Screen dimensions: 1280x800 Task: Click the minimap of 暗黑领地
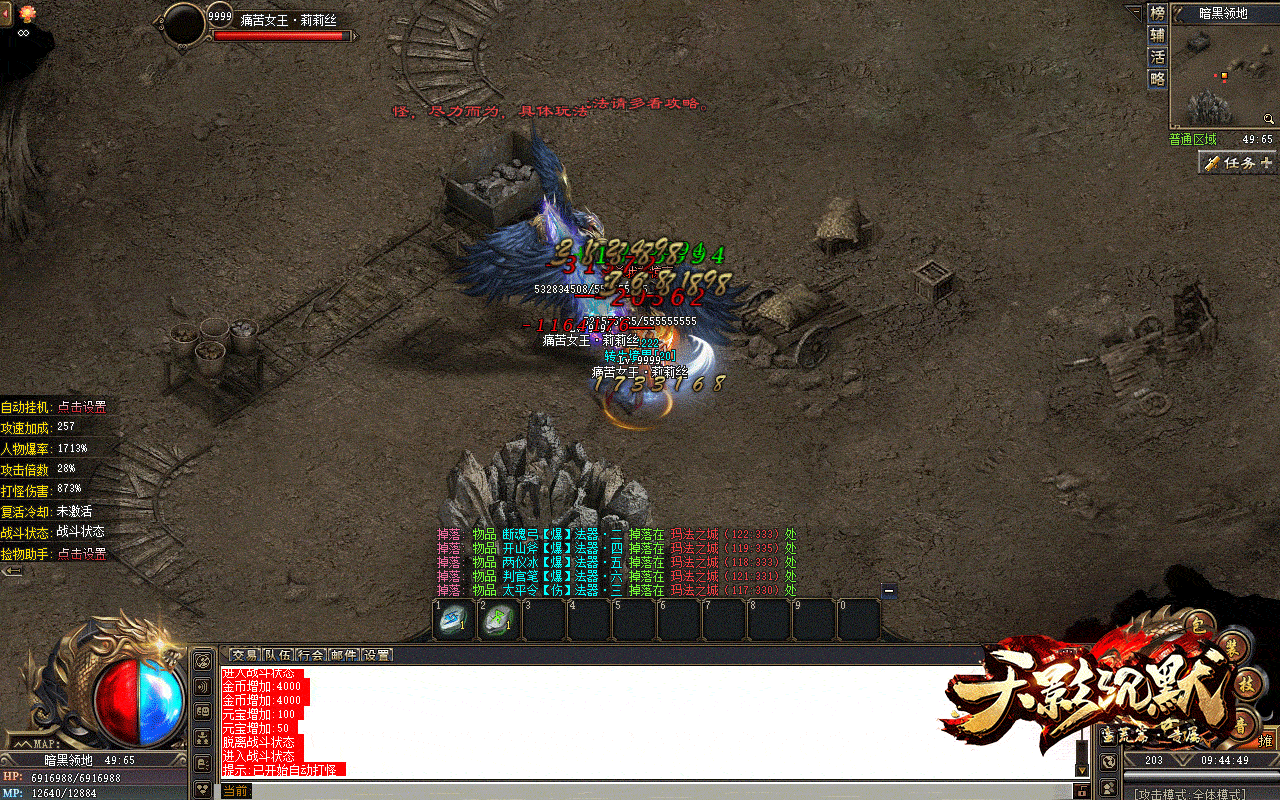click(x=1224, y=76)
